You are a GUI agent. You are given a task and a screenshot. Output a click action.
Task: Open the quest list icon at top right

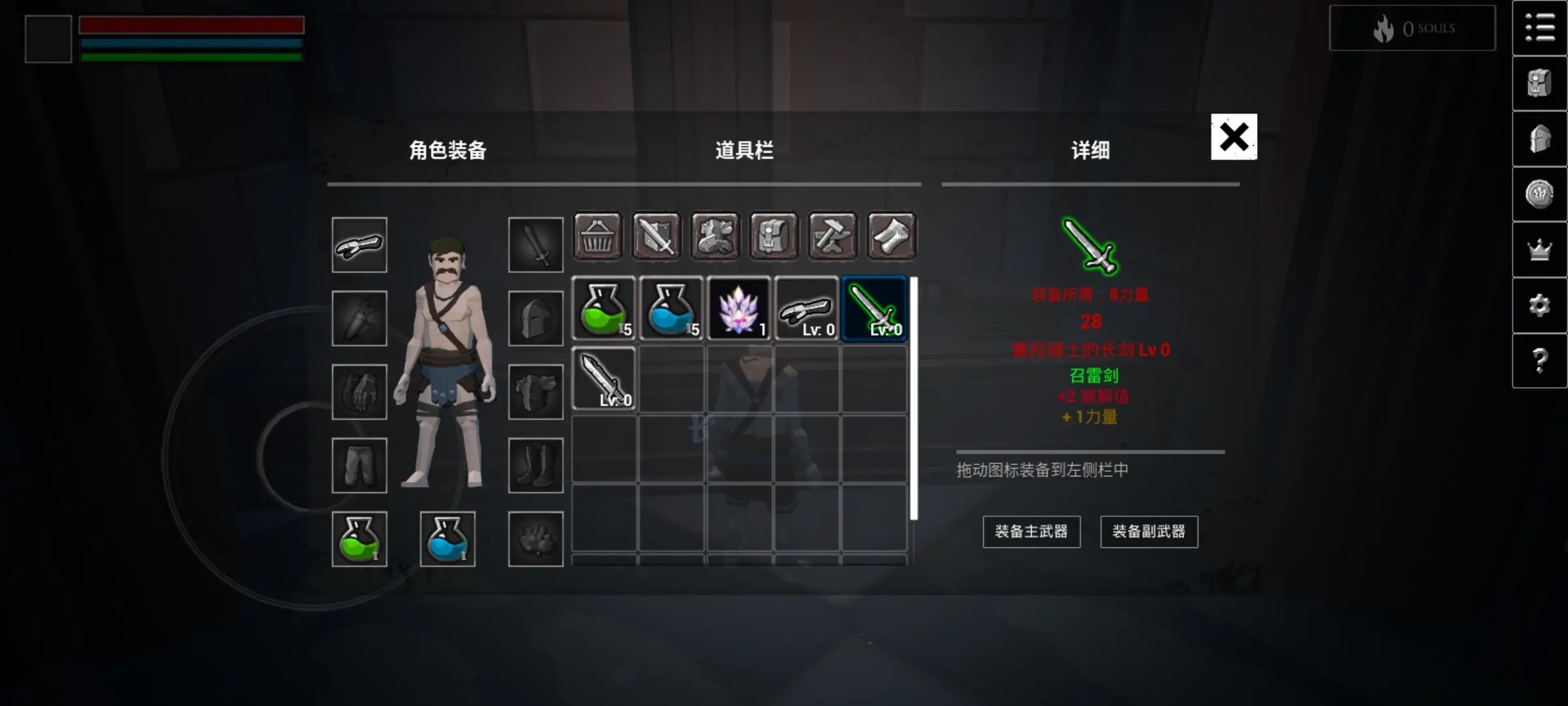click(x=1540, y=28)
